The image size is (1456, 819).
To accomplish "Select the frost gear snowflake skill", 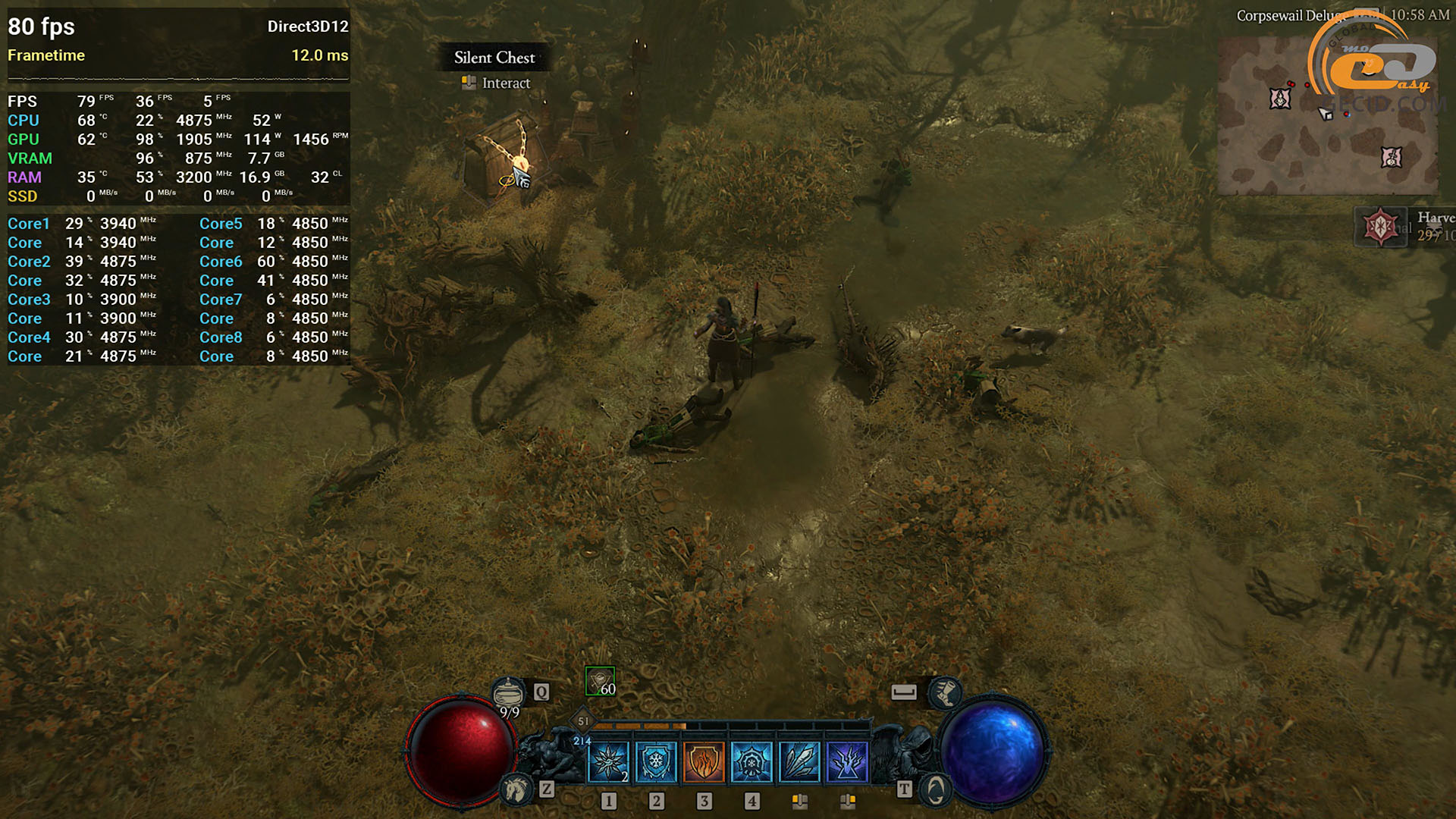I will coord(752,761).
